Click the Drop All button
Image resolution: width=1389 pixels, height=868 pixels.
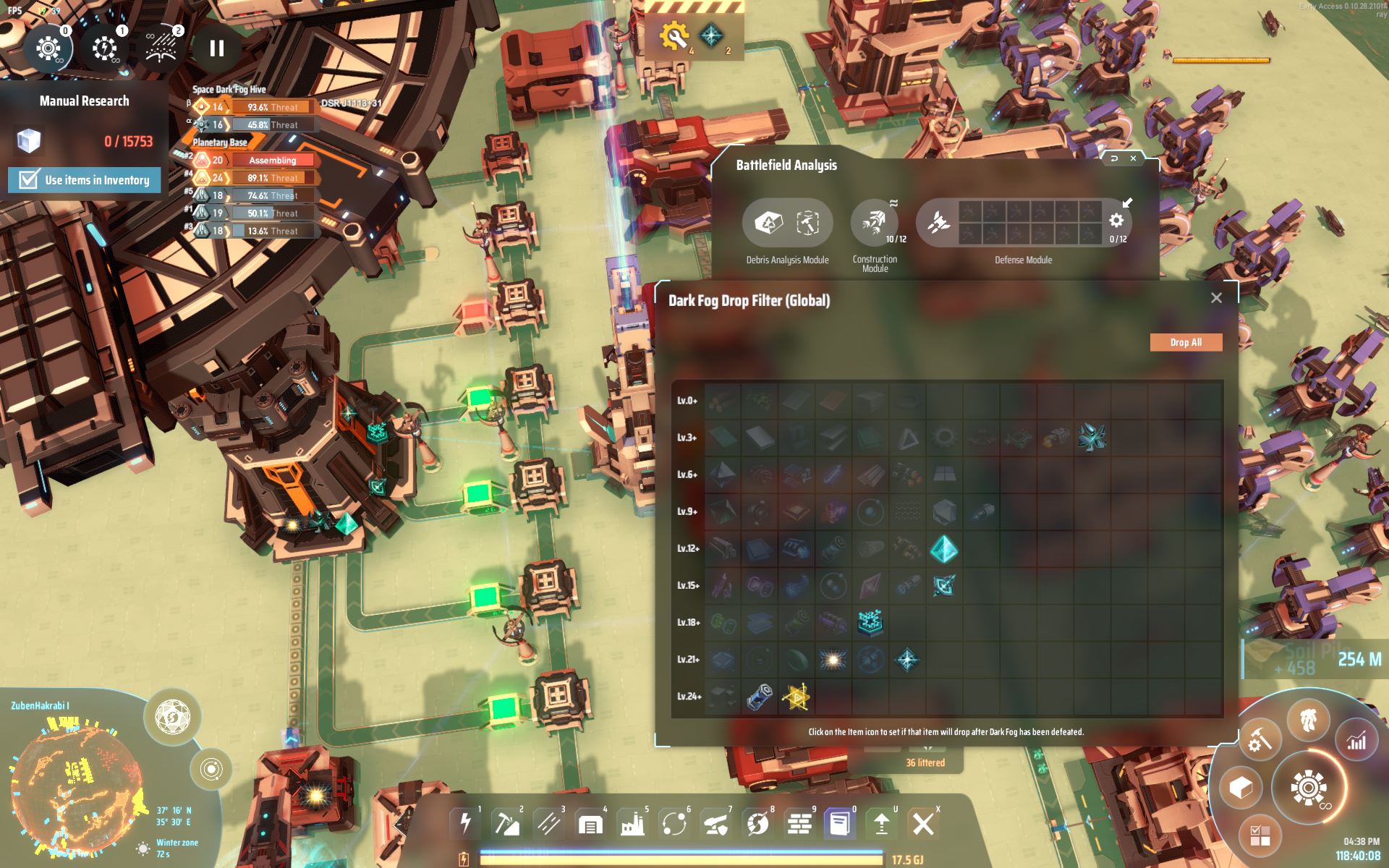tap(1186, 342)
